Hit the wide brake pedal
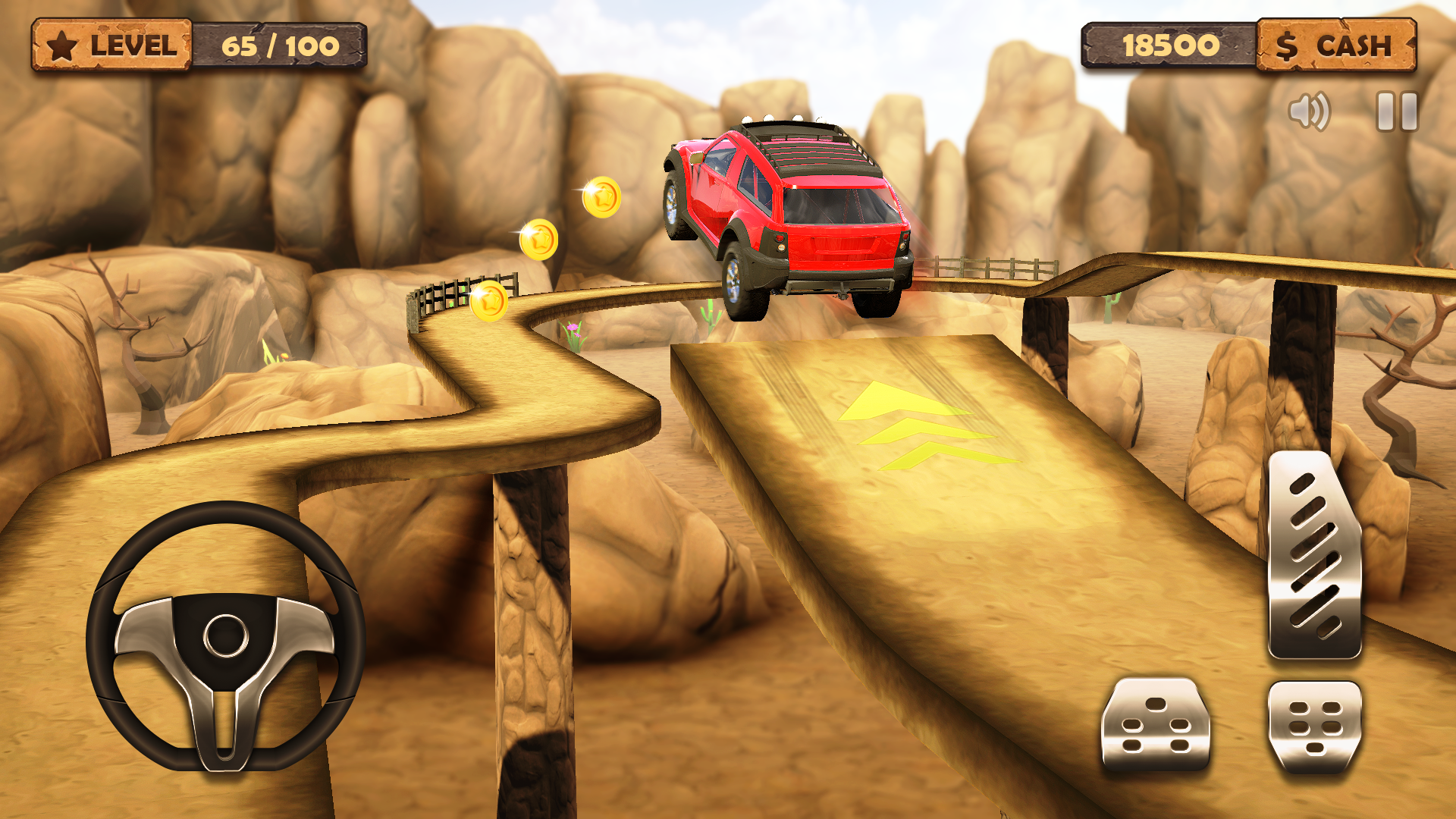Image resolution: width=1456 pixels, height=819 pixels. [x=1155, y=726]
